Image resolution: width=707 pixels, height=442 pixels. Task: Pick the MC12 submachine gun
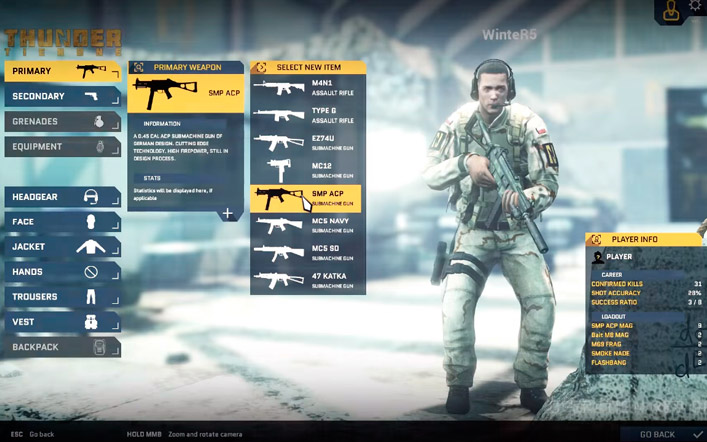coord(307,170)
